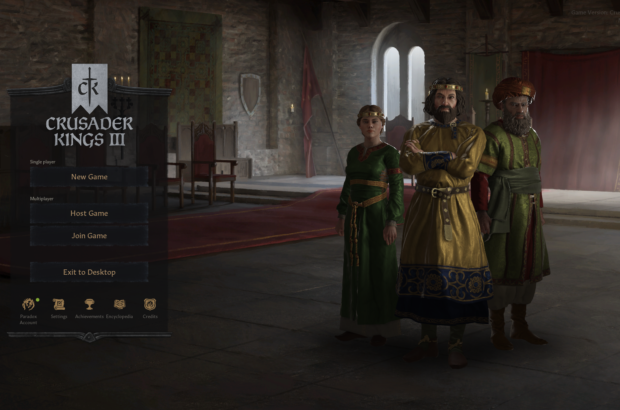View the Credits icon

(150, 305)
